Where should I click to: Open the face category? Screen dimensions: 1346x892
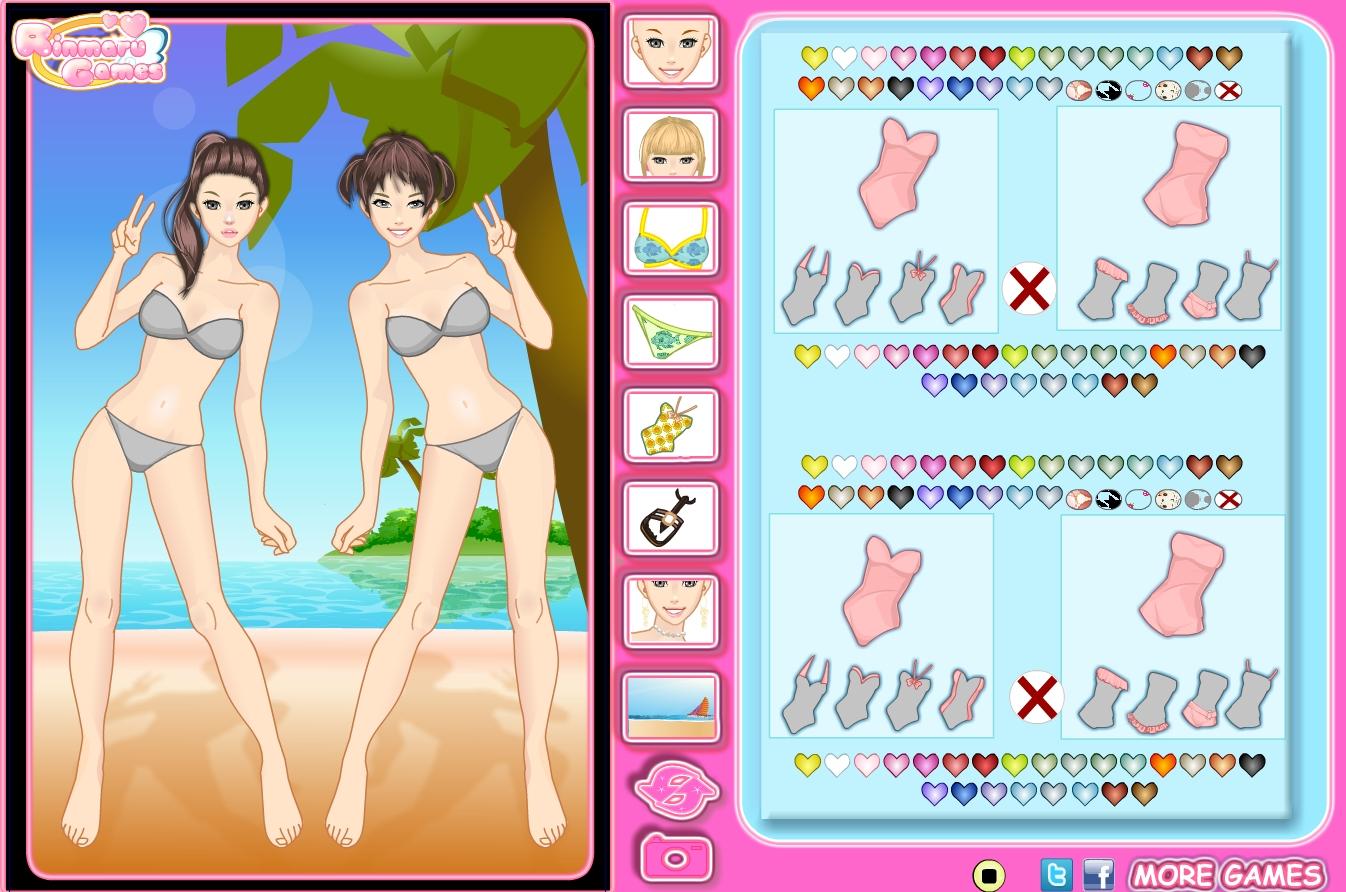(x=671, y=50)
